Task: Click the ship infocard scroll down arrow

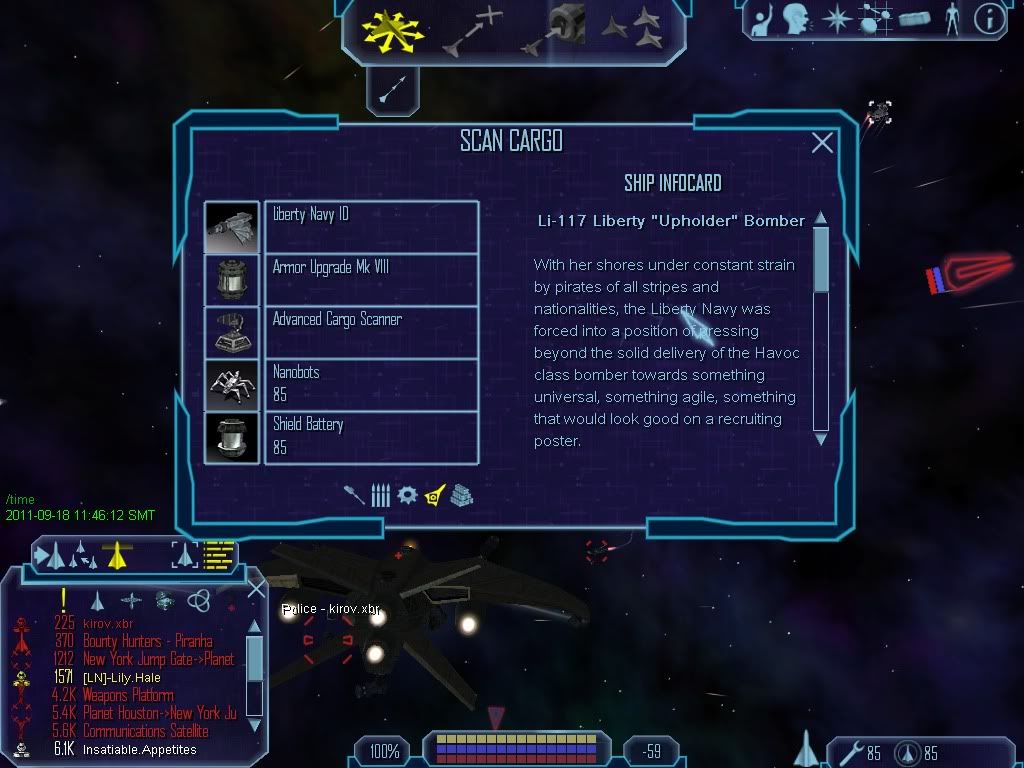Action: point(821,438)
